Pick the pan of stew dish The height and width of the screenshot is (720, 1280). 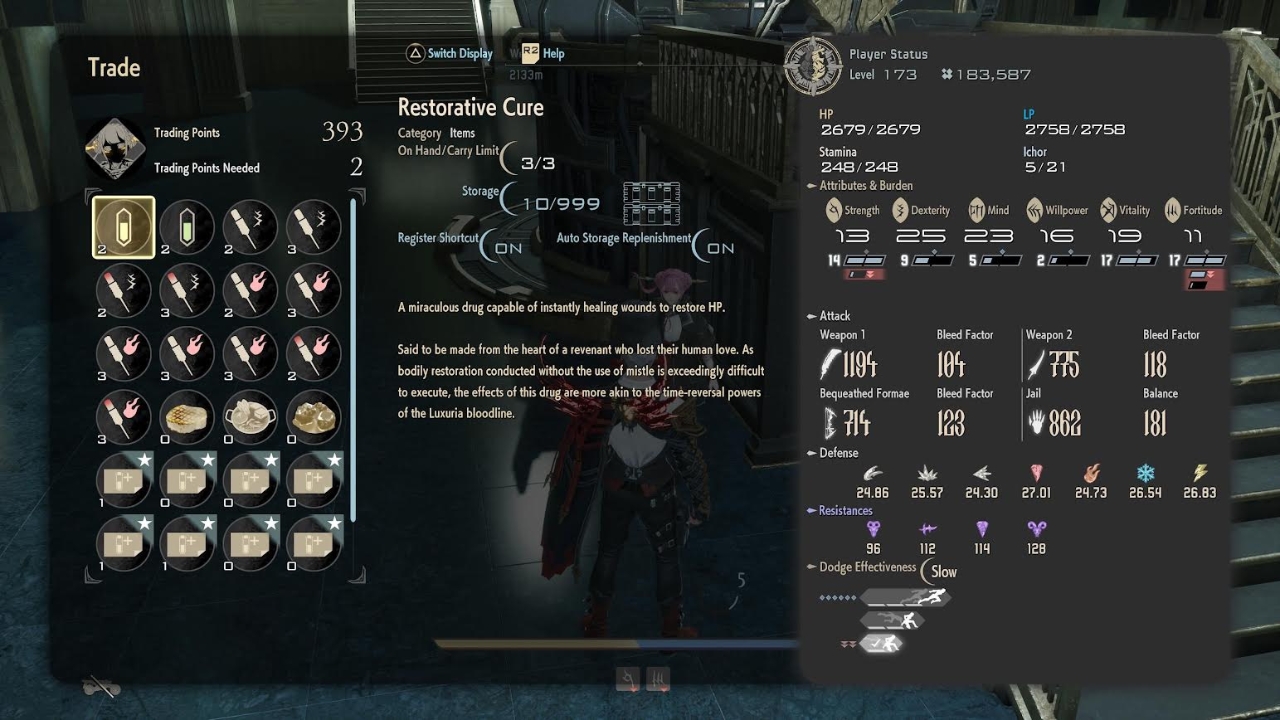250,417
